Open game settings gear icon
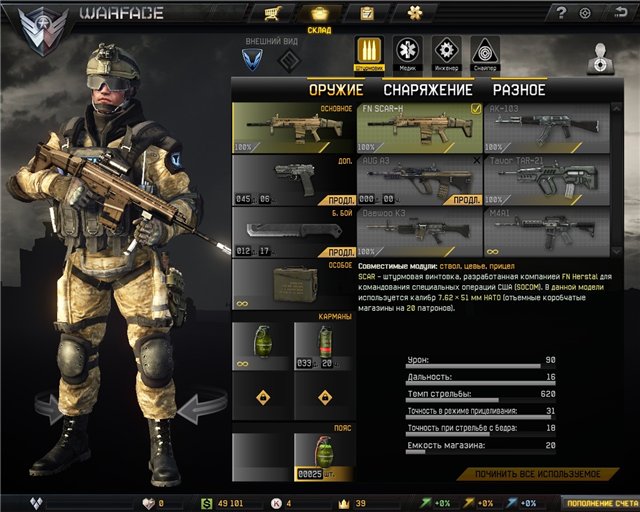The width and height of the screenshot is (640, 512). [x=586, y=13]
